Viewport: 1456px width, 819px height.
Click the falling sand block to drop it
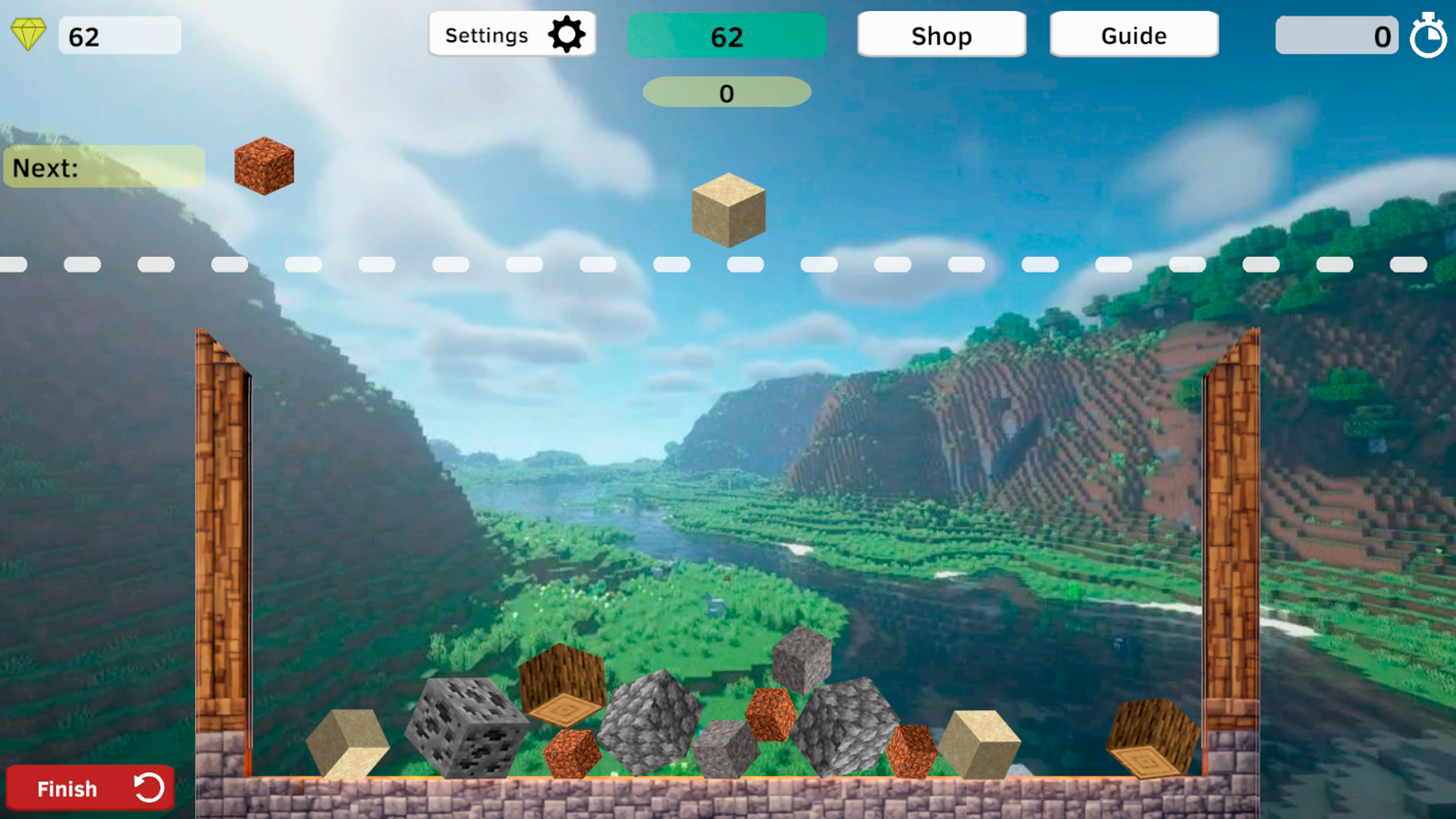coord(727,210)
